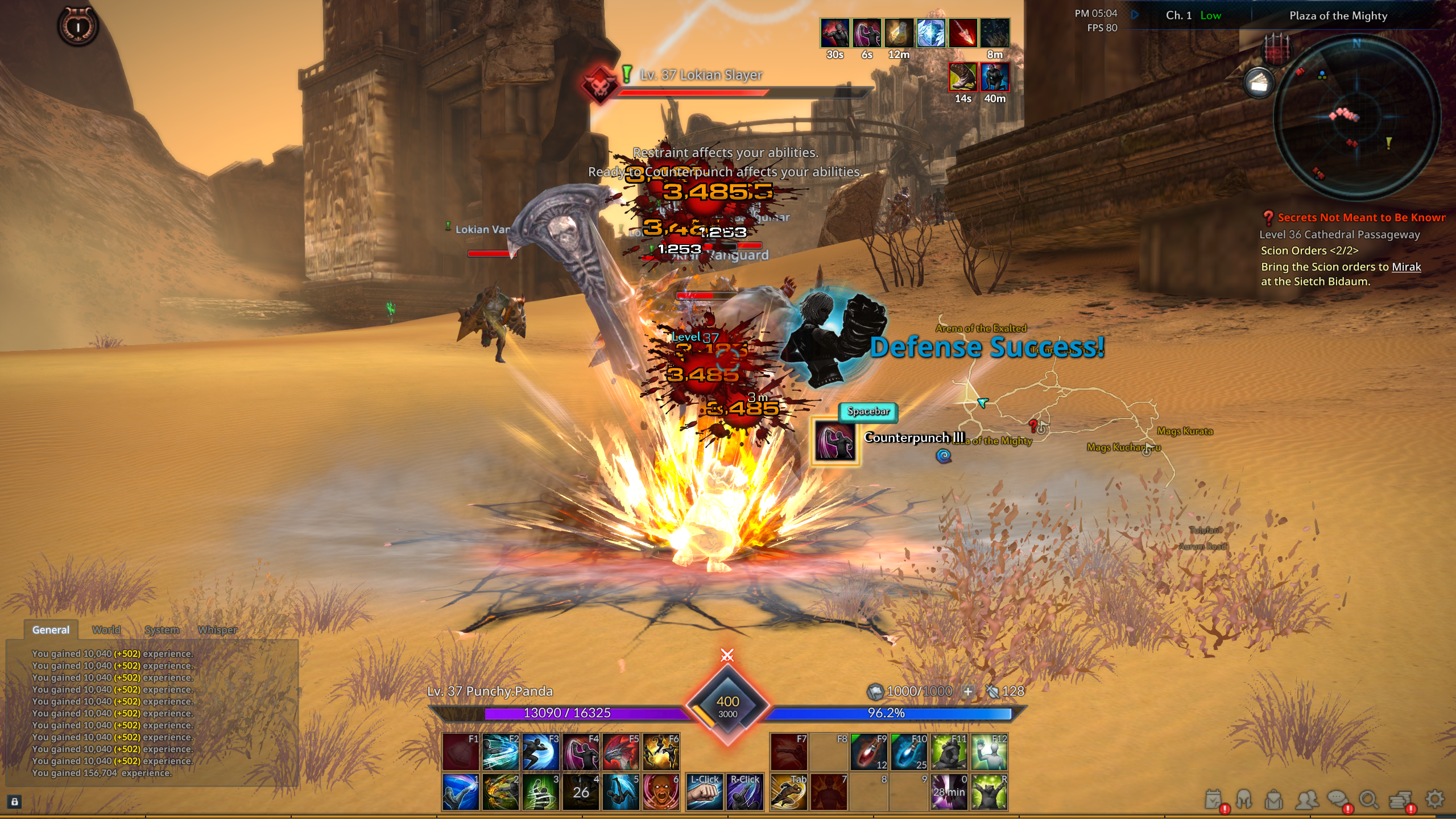Click the plus button beside 1000/1000
The width and height of the screenshot is (1456, 819).
click(x=967, y=691)
